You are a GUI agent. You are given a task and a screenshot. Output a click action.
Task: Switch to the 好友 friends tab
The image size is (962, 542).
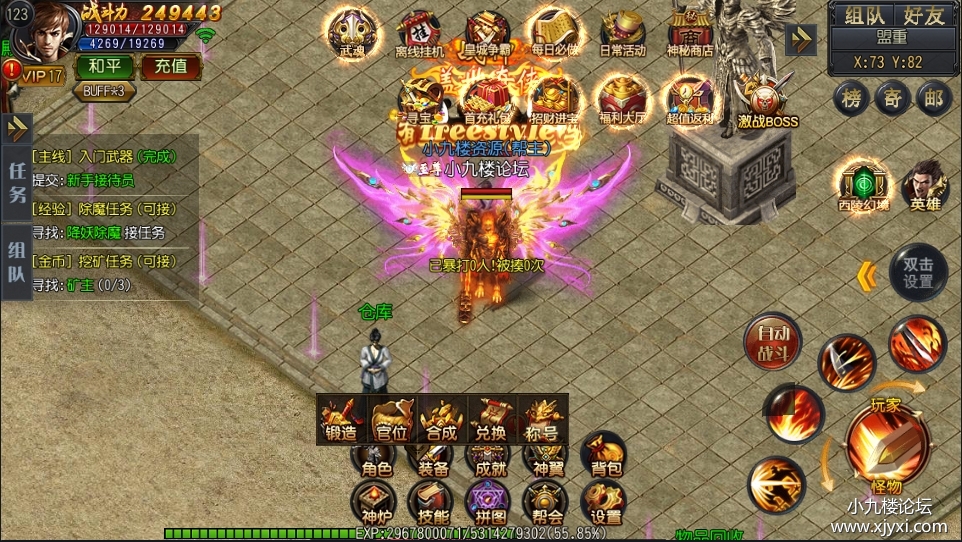click(x=923, y=15)
